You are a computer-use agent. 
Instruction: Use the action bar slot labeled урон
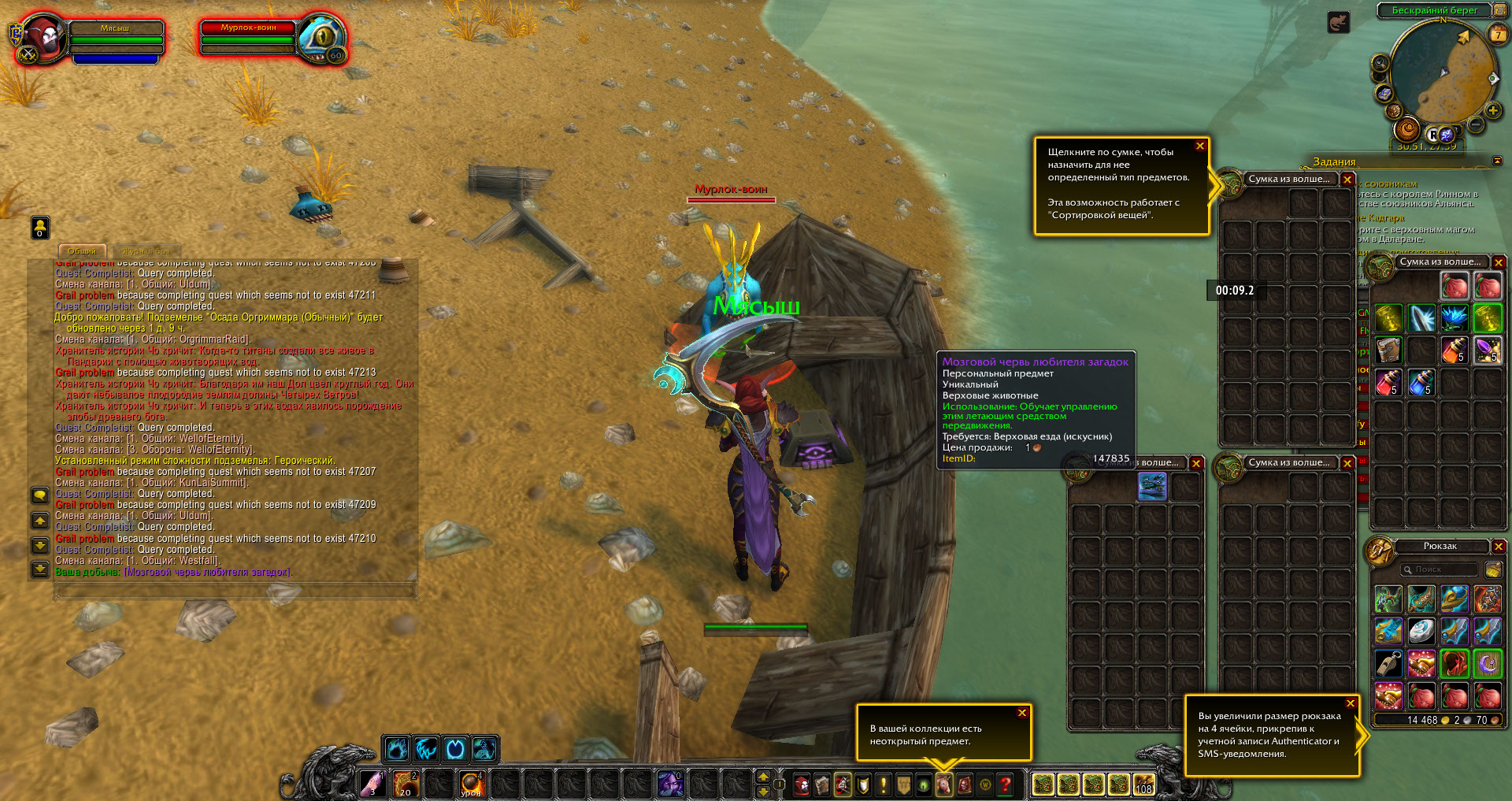click(471, 784)
